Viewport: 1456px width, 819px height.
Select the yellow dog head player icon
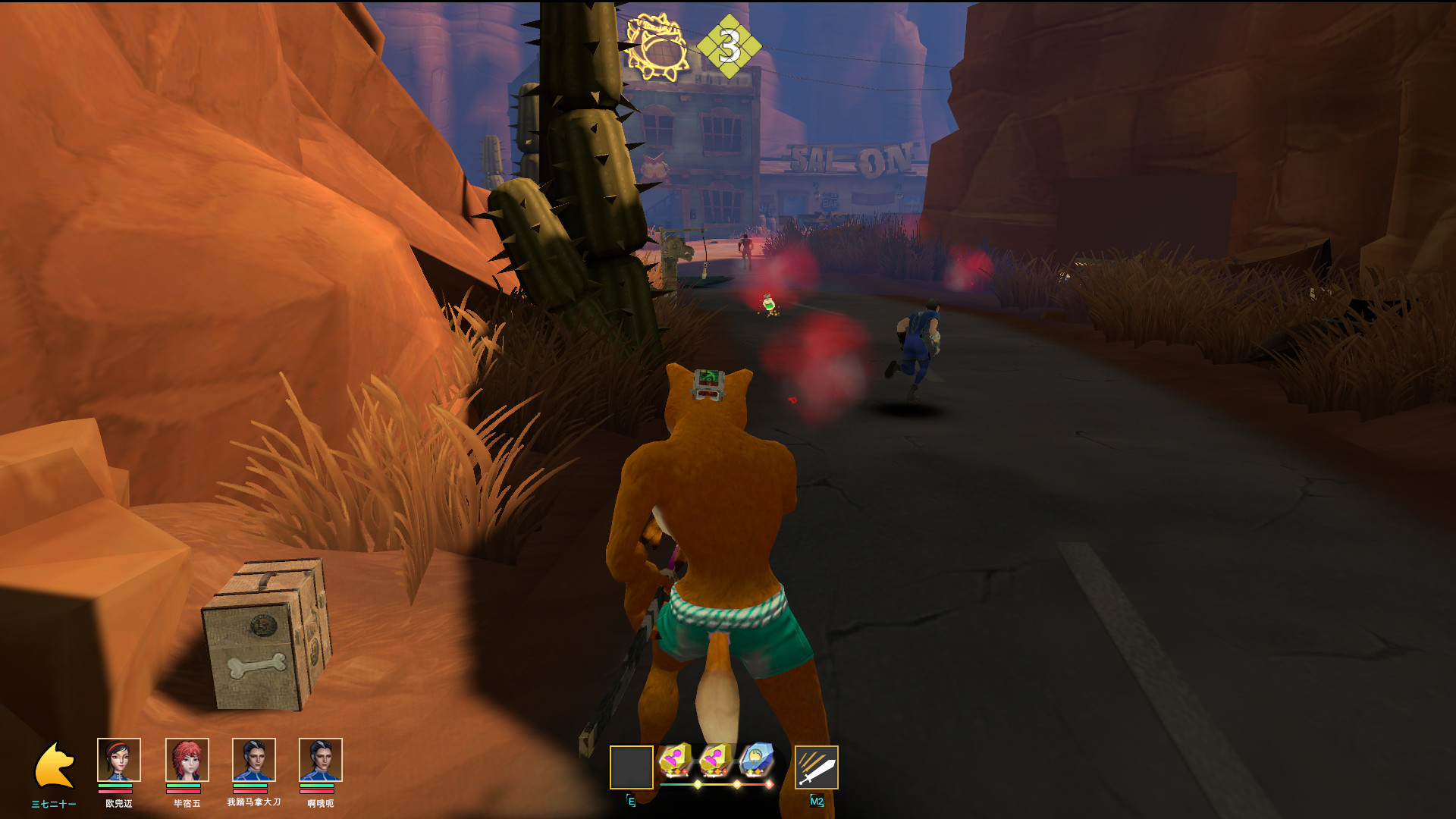[55, 766]
